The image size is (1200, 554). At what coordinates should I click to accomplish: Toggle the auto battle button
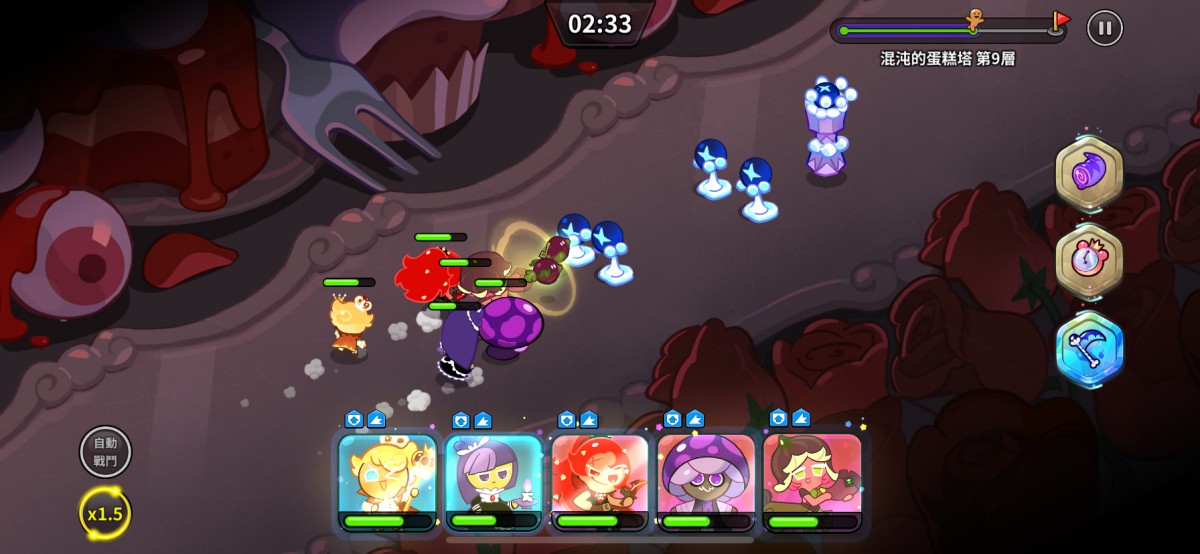[x=105, y=452]
